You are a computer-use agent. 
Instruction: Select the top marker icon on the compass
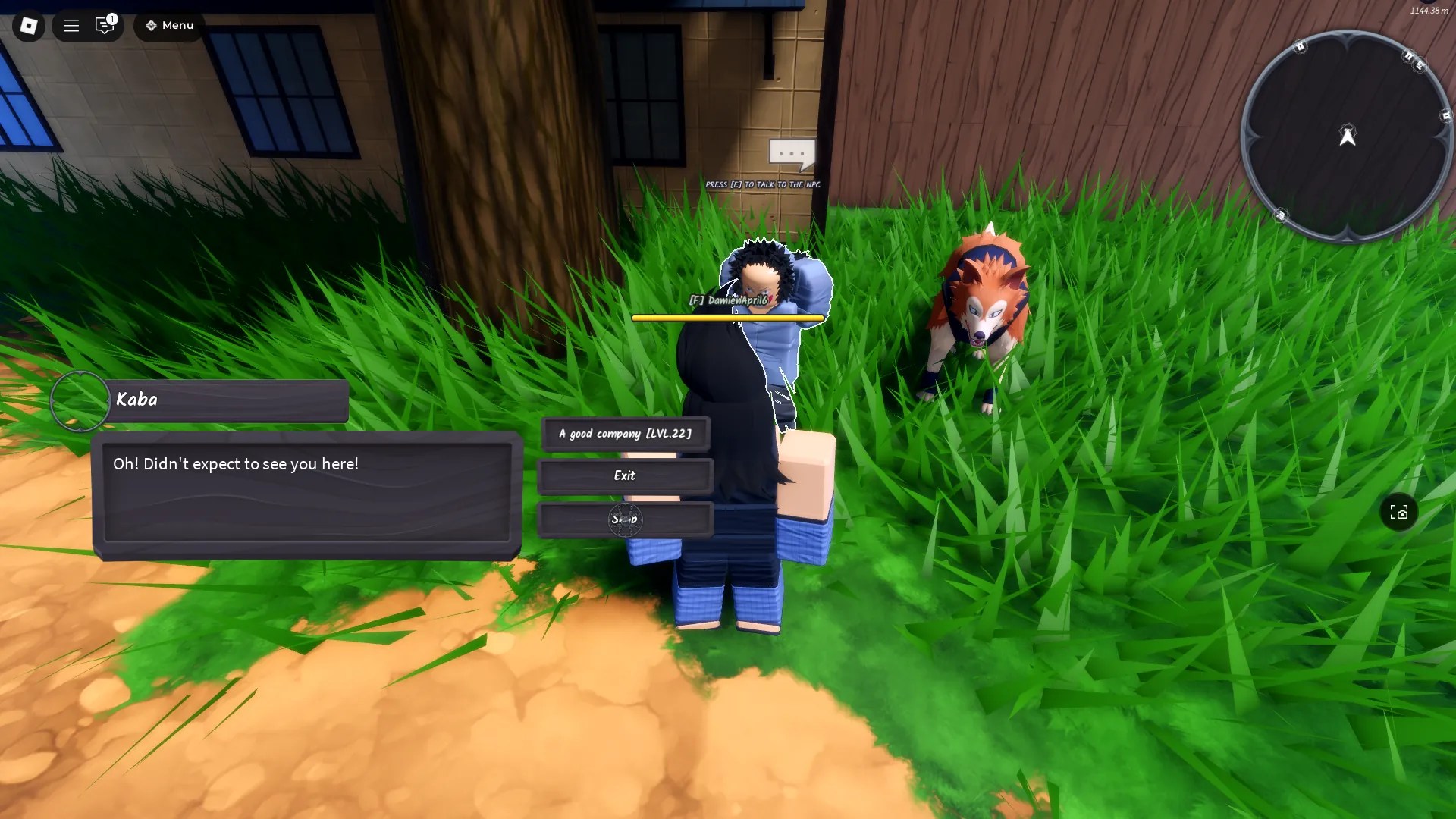pos(1300,47)
